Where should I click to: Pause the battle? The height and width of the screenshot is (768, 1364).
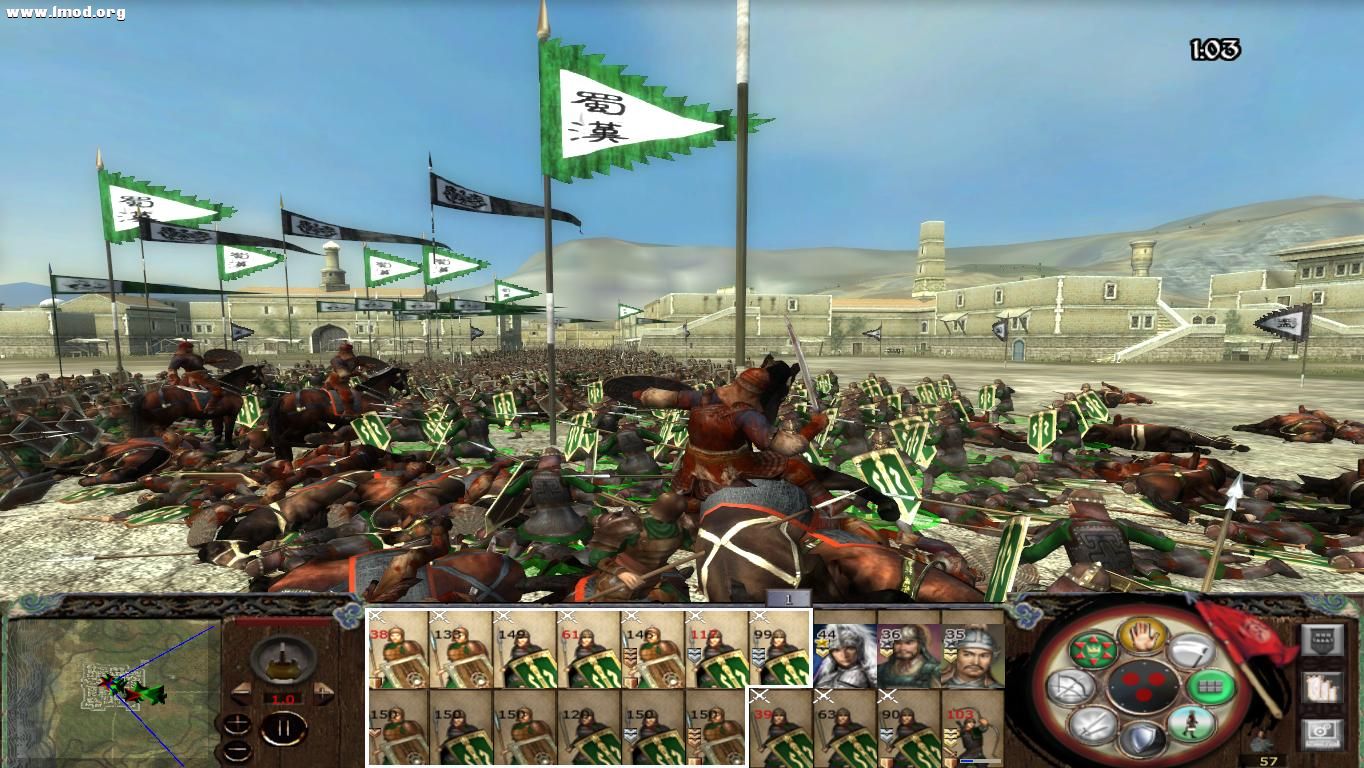284,727
